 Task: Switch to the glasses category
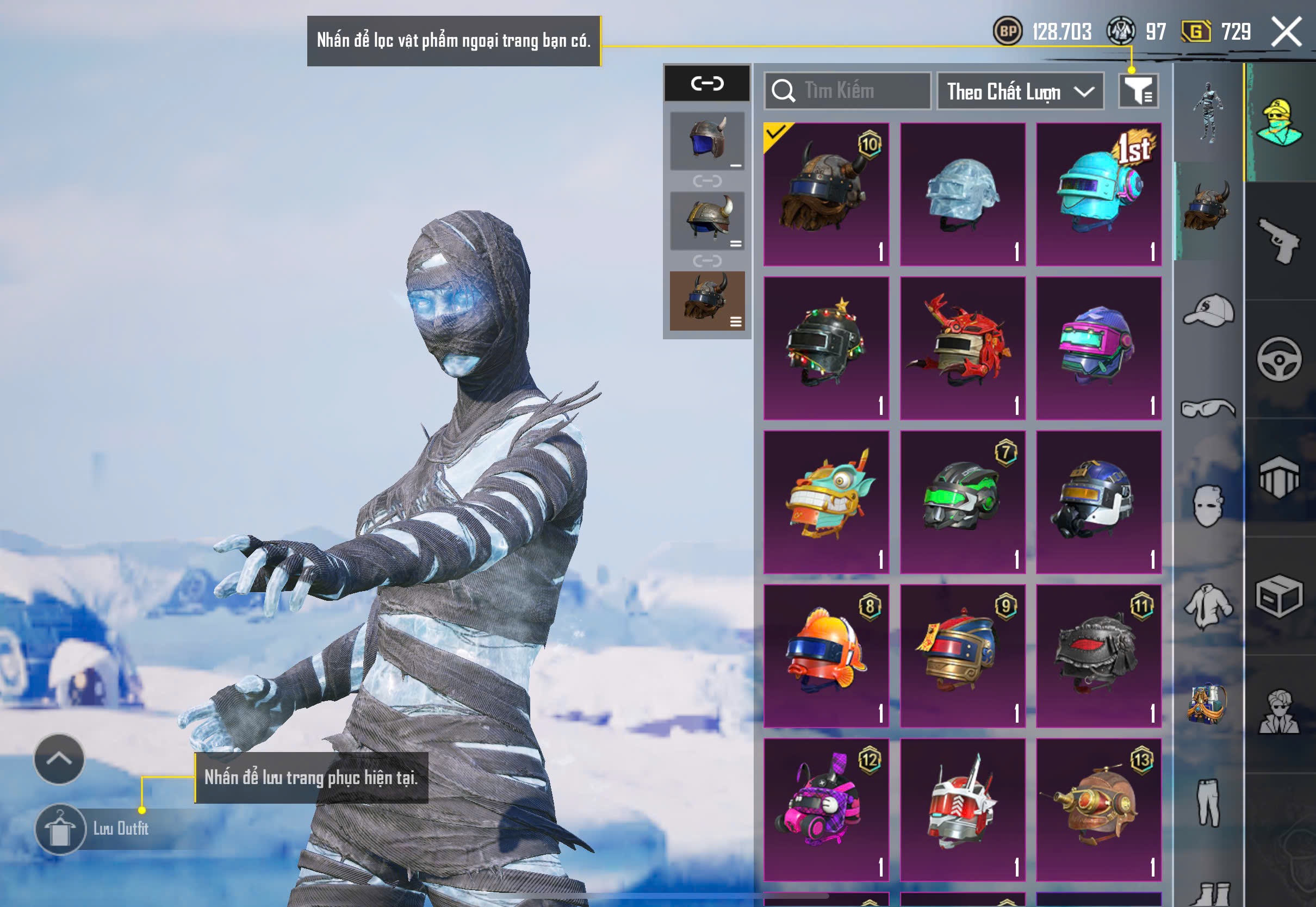point(1209,408)
